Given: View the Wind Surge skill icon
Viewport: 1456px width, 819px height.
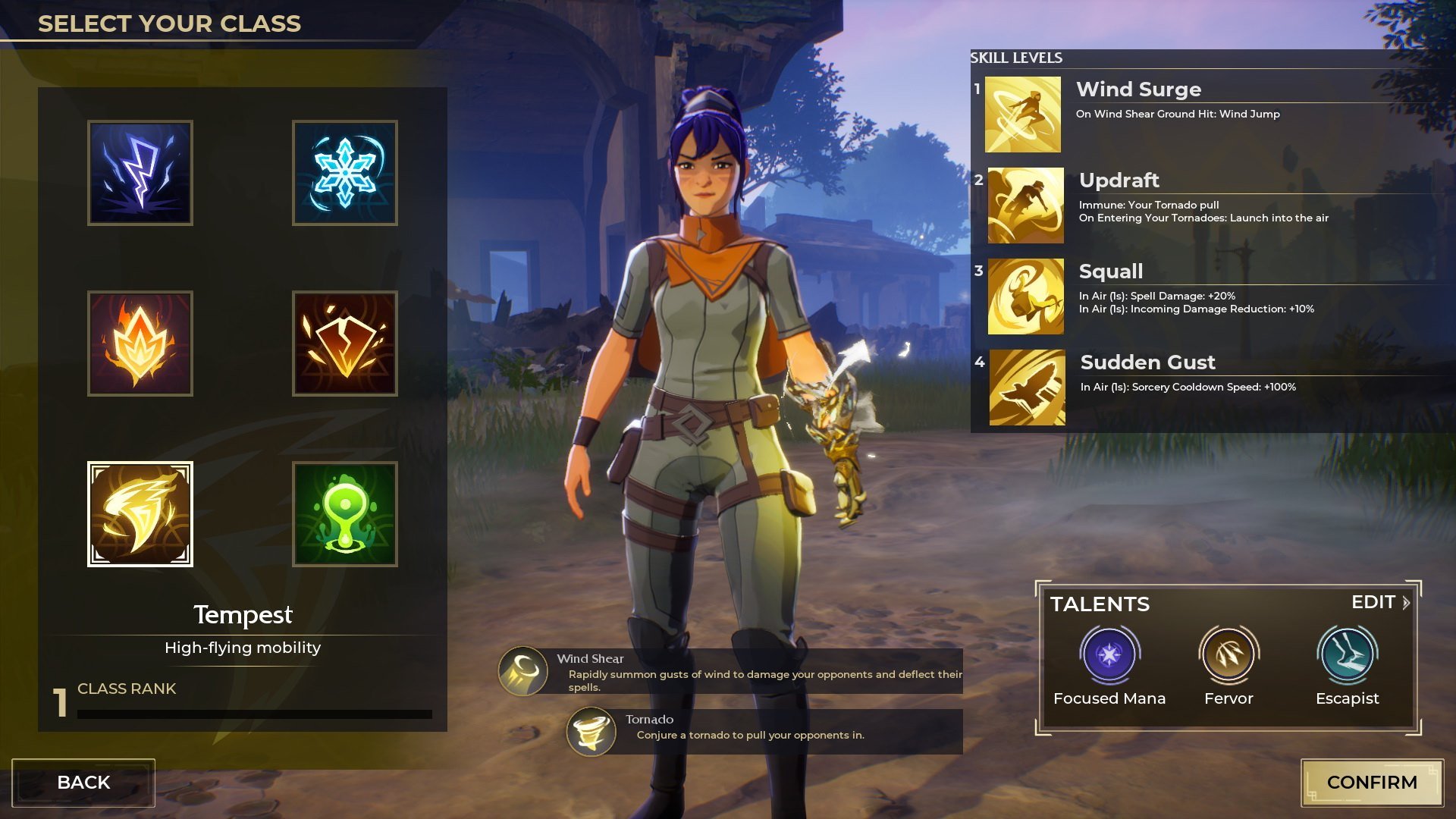Looking at the screenshot, I should pyautogui.click(x=1023, y=115).
